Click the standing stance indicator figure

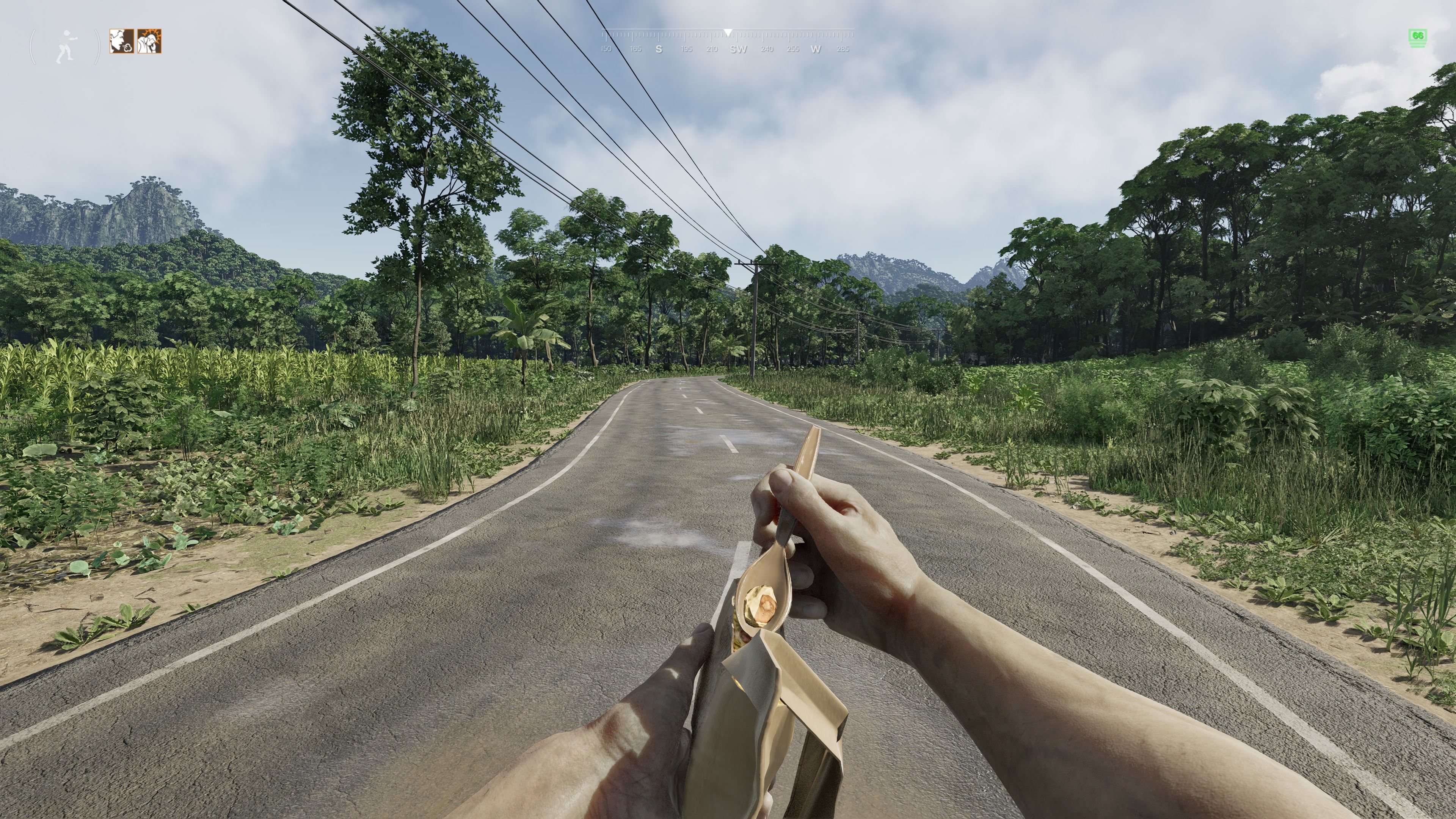[66, 46]
